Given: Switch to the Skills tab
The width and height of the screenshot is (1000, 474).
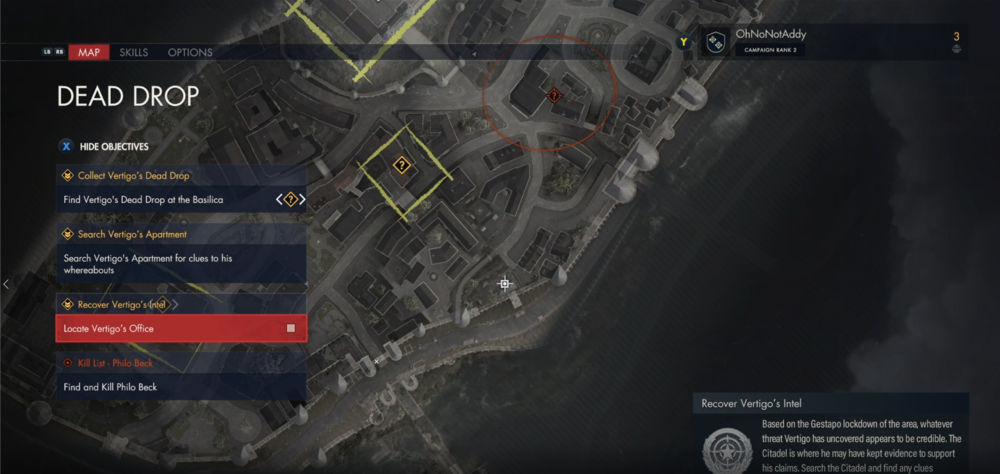Looking at the screenshot, I should pos(133,52).
